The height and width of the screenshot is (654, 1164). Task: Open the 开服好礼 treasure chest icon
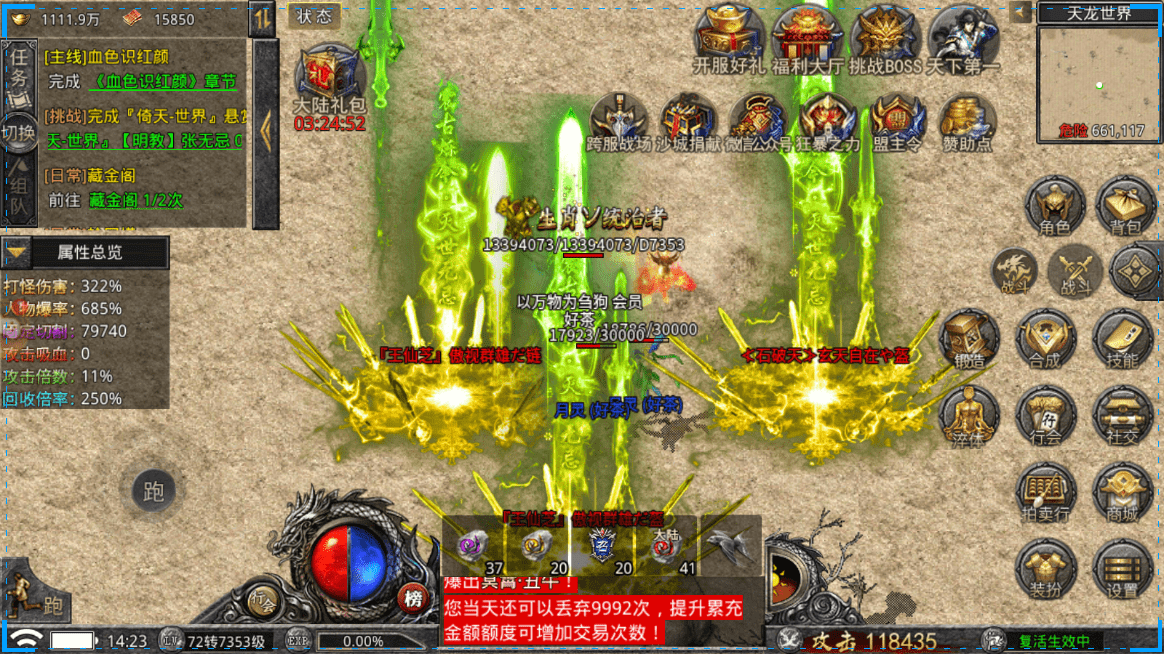(729, 38)
